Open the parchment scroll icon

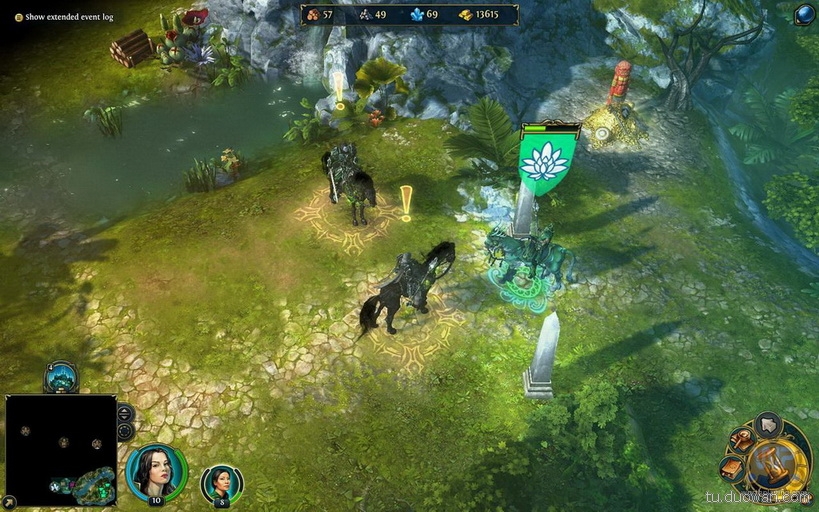point(732,467)
